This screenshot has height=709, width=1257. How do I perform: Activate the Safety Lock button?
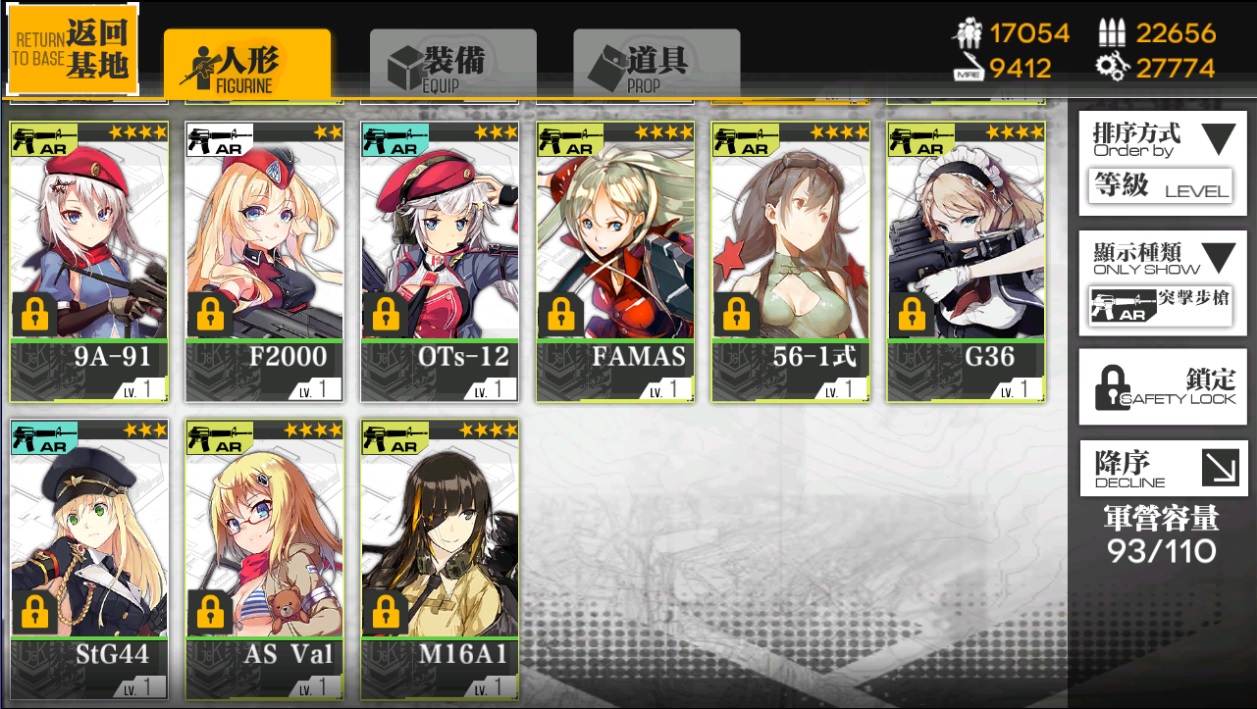(x=1162, y=387)
